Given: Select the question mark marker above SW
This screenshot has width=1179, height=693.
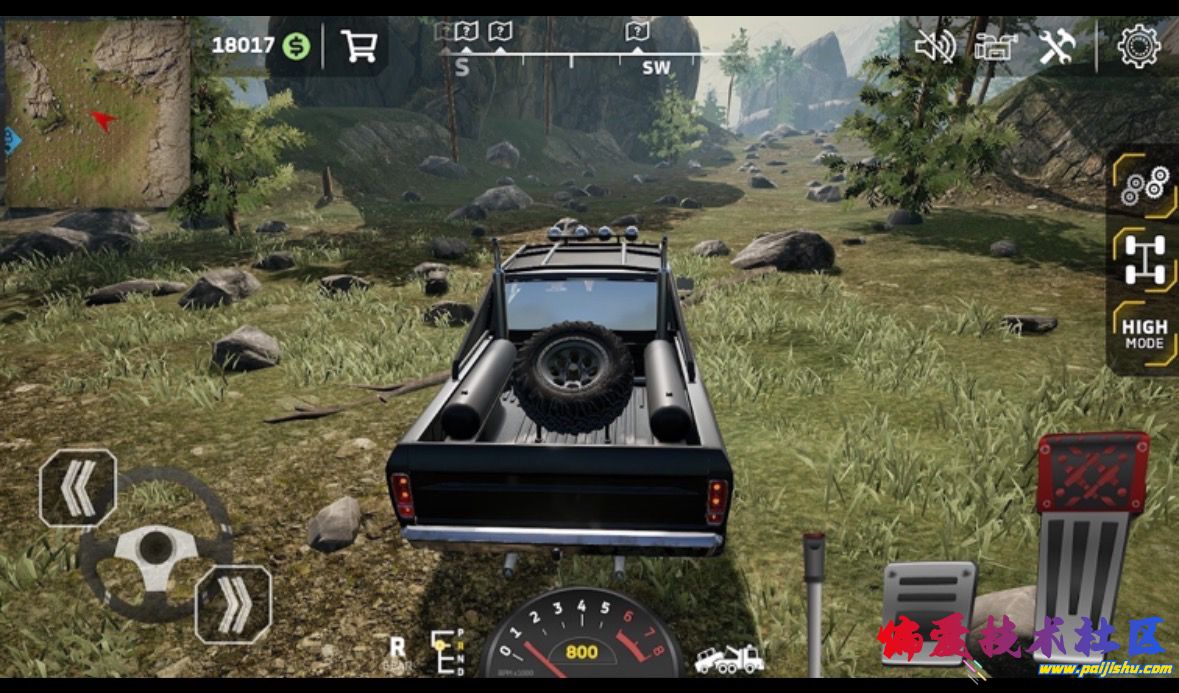Looking at the screenshot, I should point(637,32).
